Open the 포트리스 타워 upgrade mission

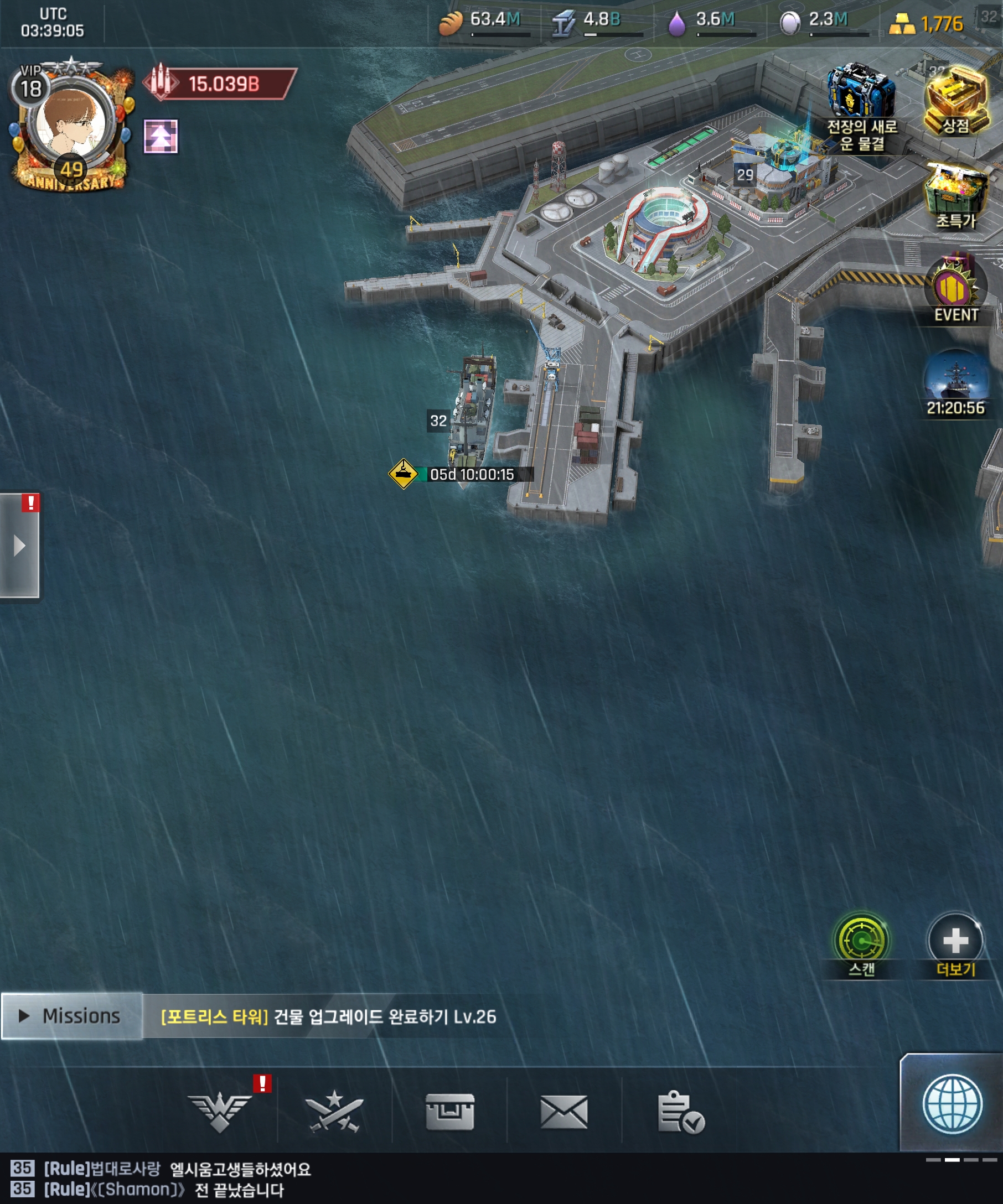328,1017
